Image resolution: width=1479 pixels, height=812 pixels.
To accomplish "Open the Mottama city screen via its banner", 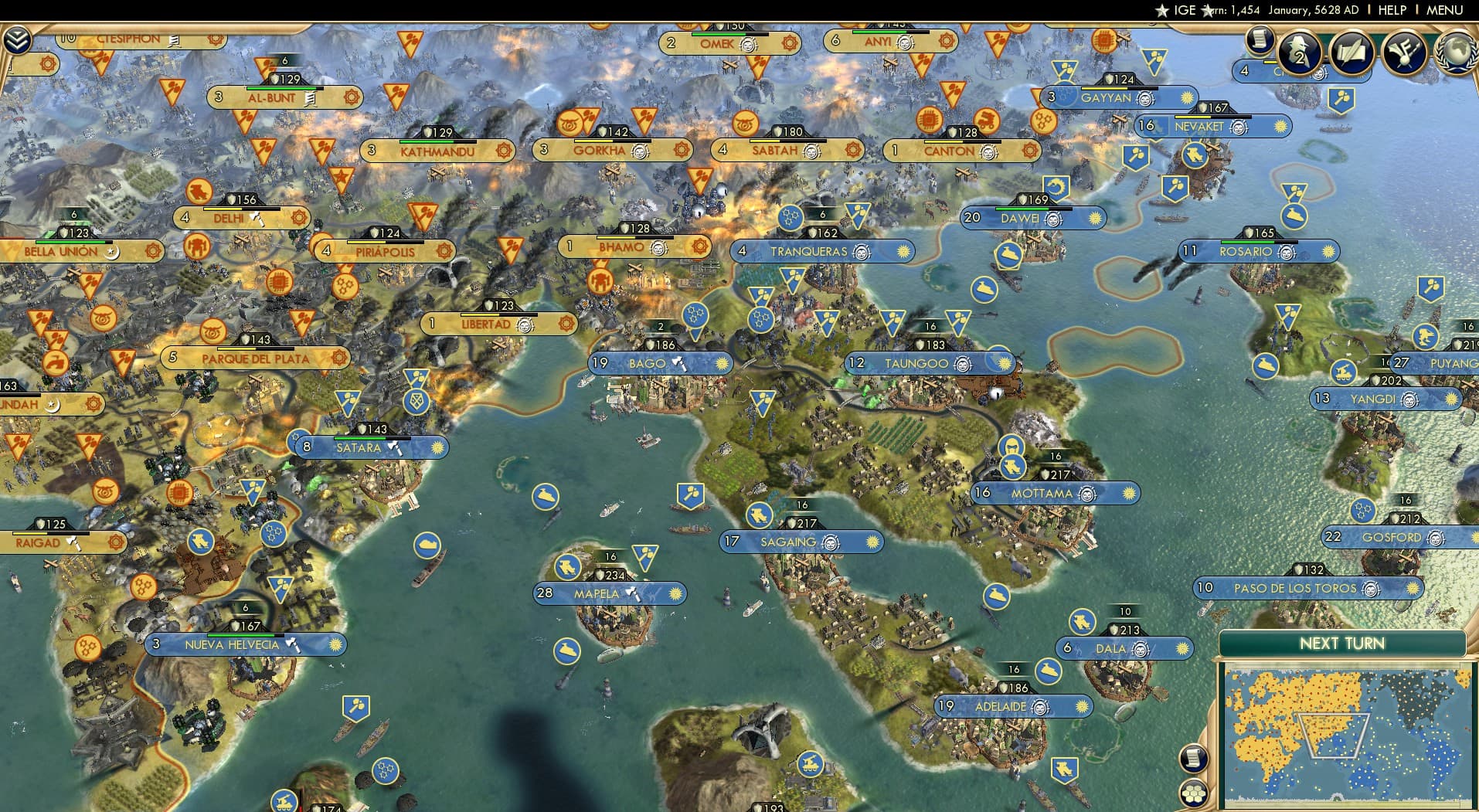I will pyautogui.click(x=1042, y=492).
